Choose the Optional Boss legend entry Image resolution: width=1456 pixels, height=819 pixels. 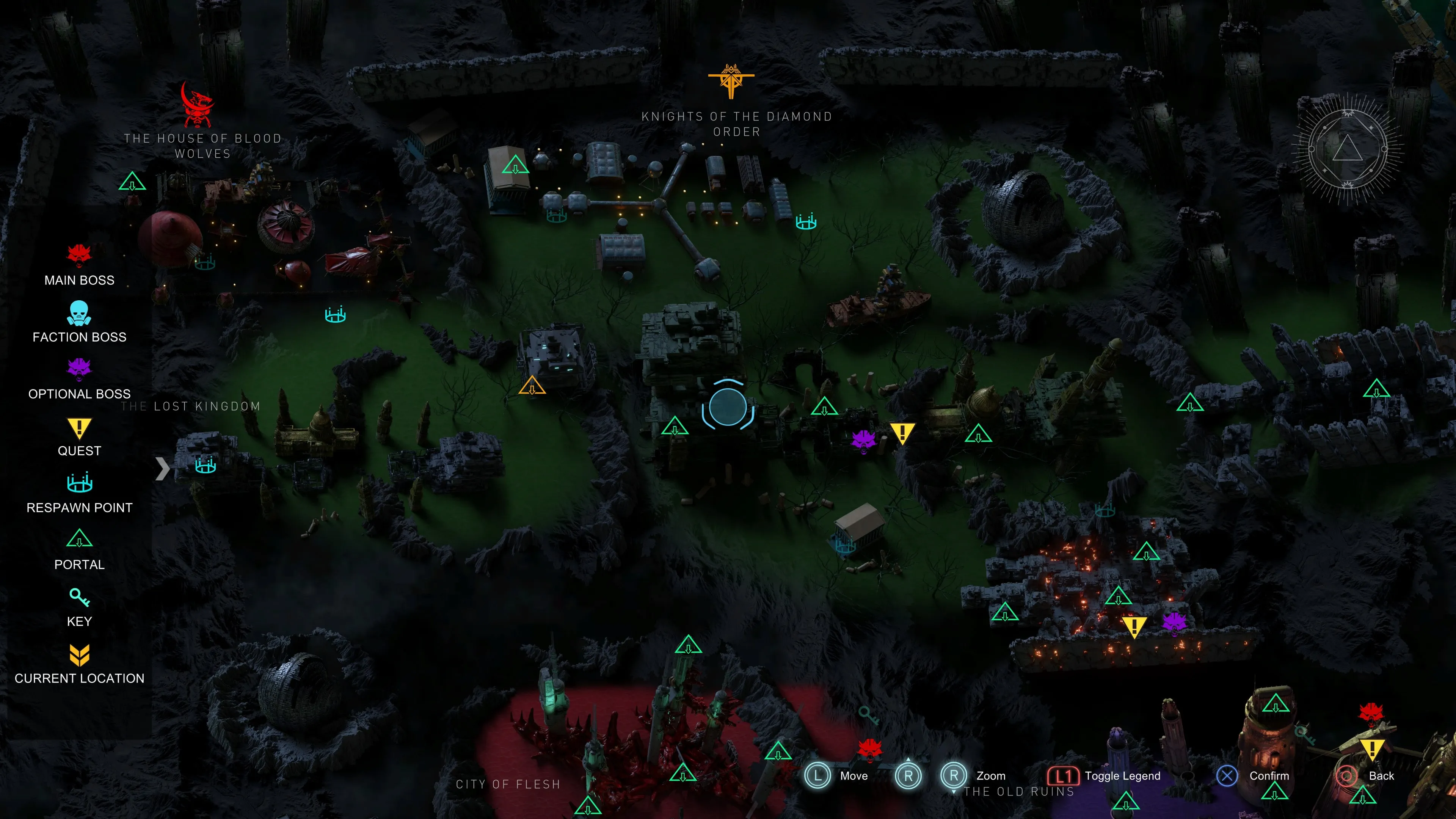coord(79,378)
